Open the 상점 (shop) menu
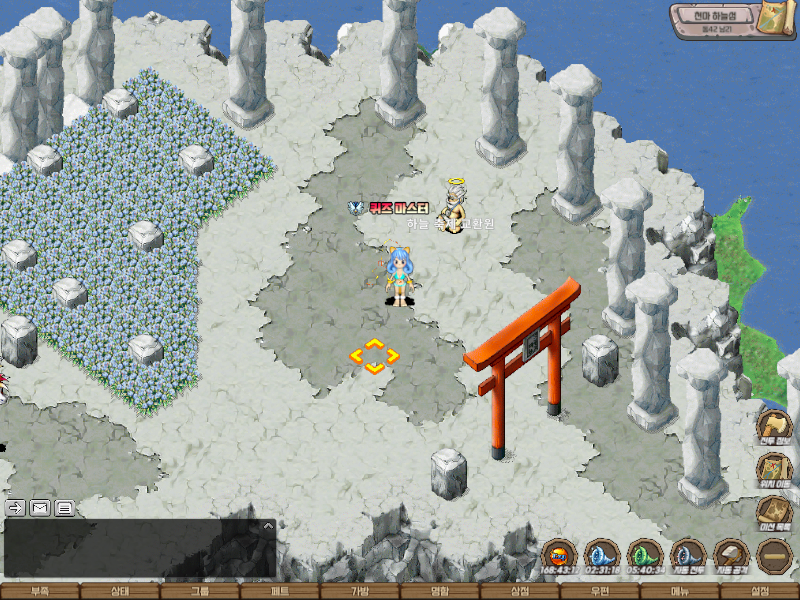Screen dimensions: 800x600 520,591
